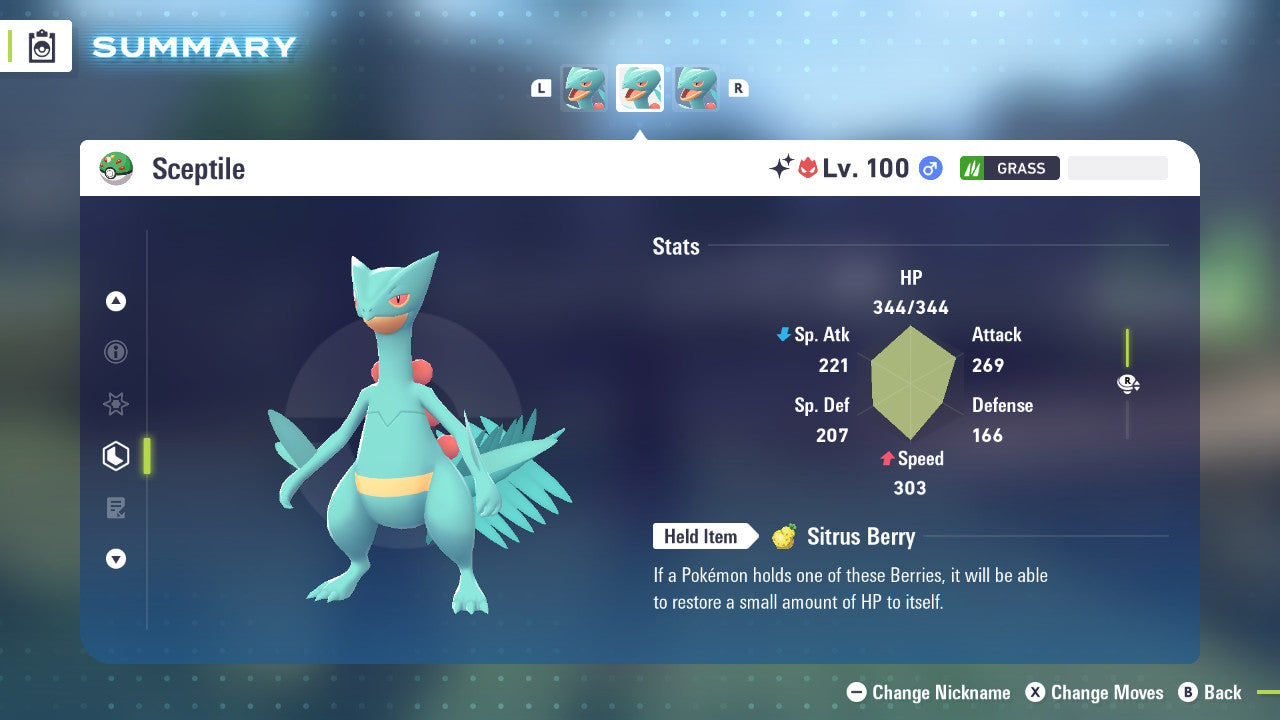Click the R-stick rotate model icon
1280x720 pixels.
[x=1128, y=383]
